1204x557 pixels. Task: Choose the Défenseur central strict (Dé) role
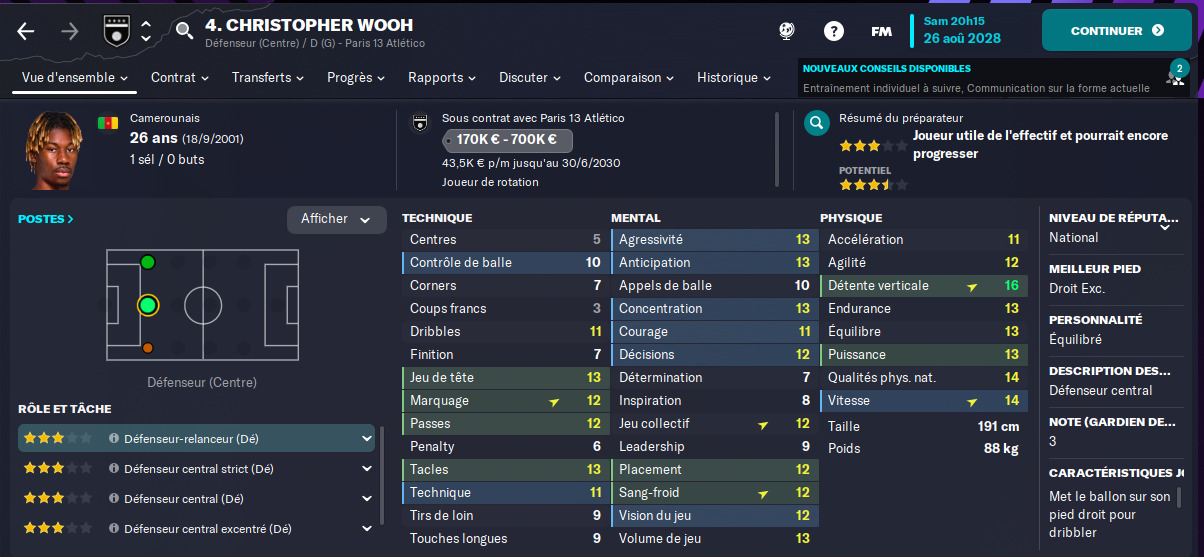[196, 468]
